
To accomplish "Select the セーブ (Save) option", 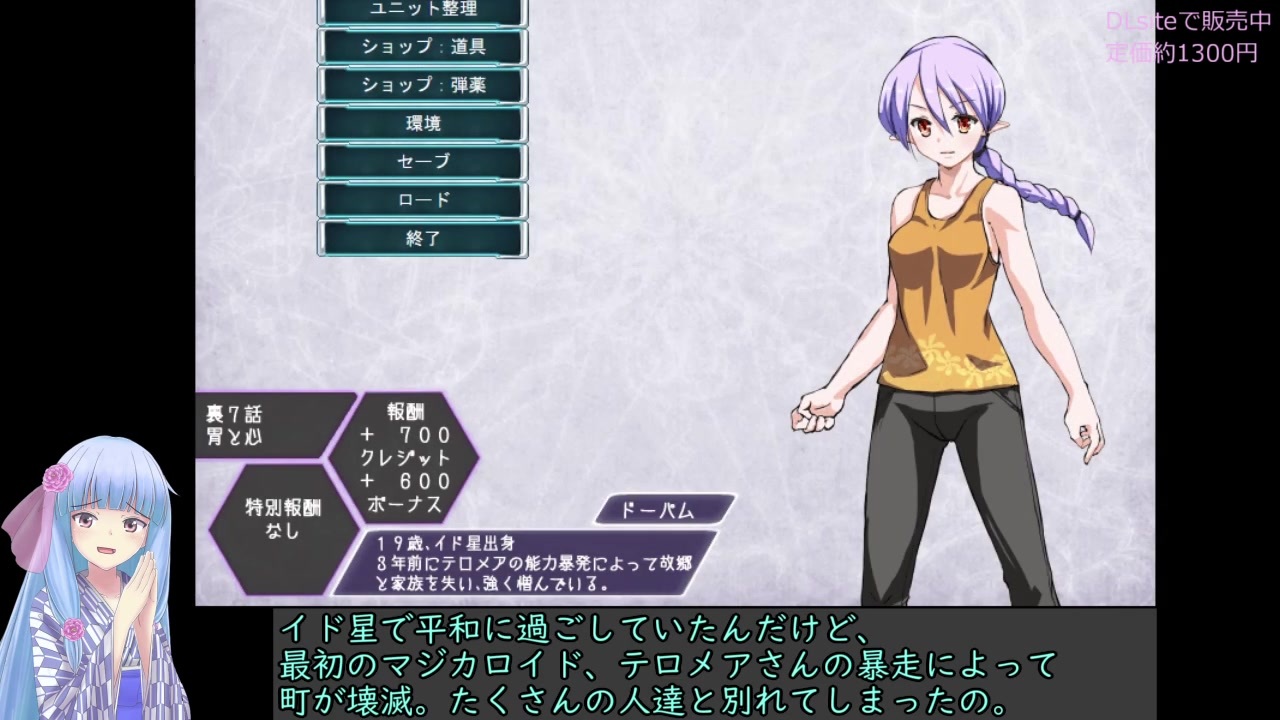I will point(421,161).
